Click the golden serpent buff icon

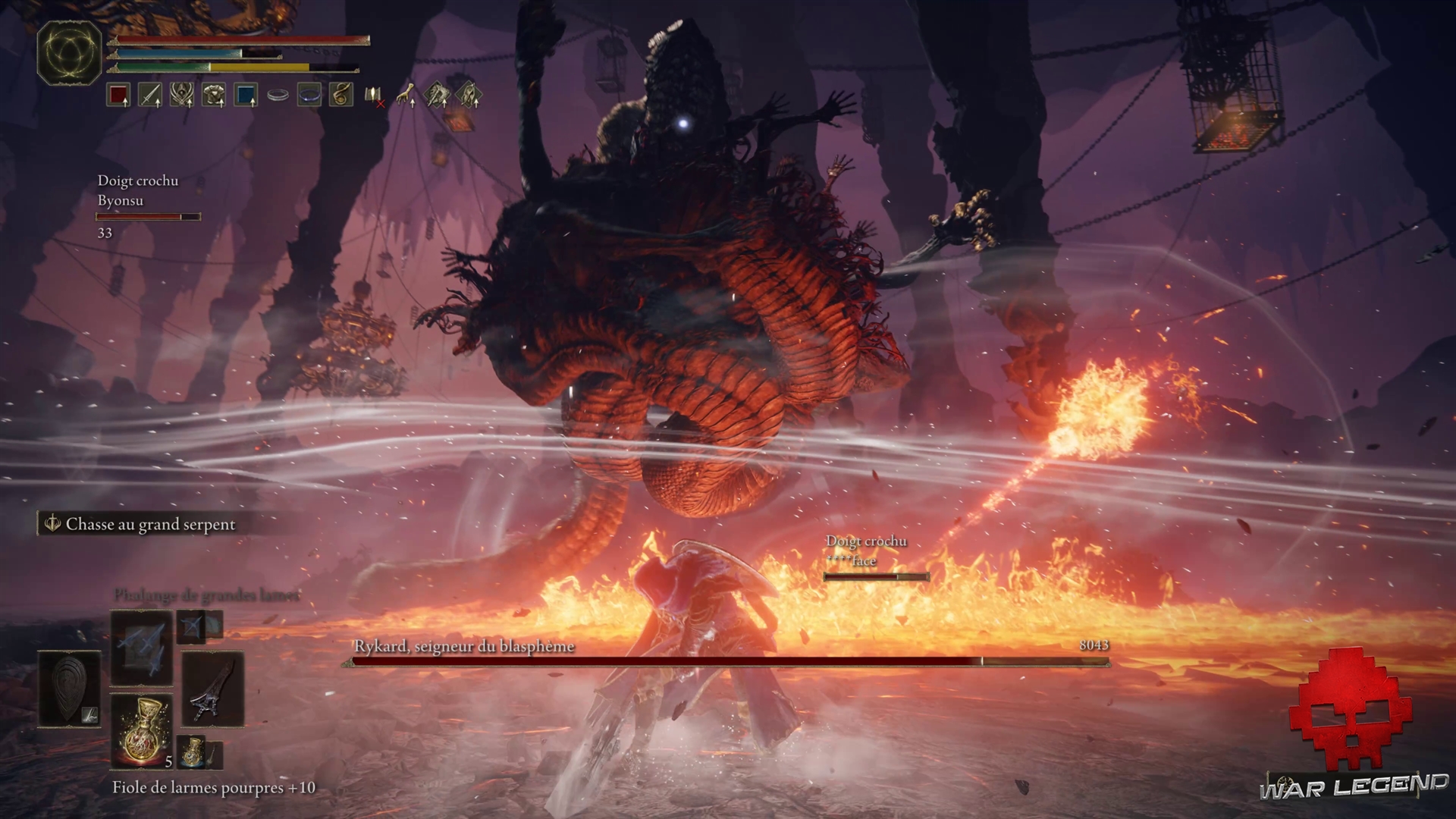pyautogui.click(x=341, y=95)
